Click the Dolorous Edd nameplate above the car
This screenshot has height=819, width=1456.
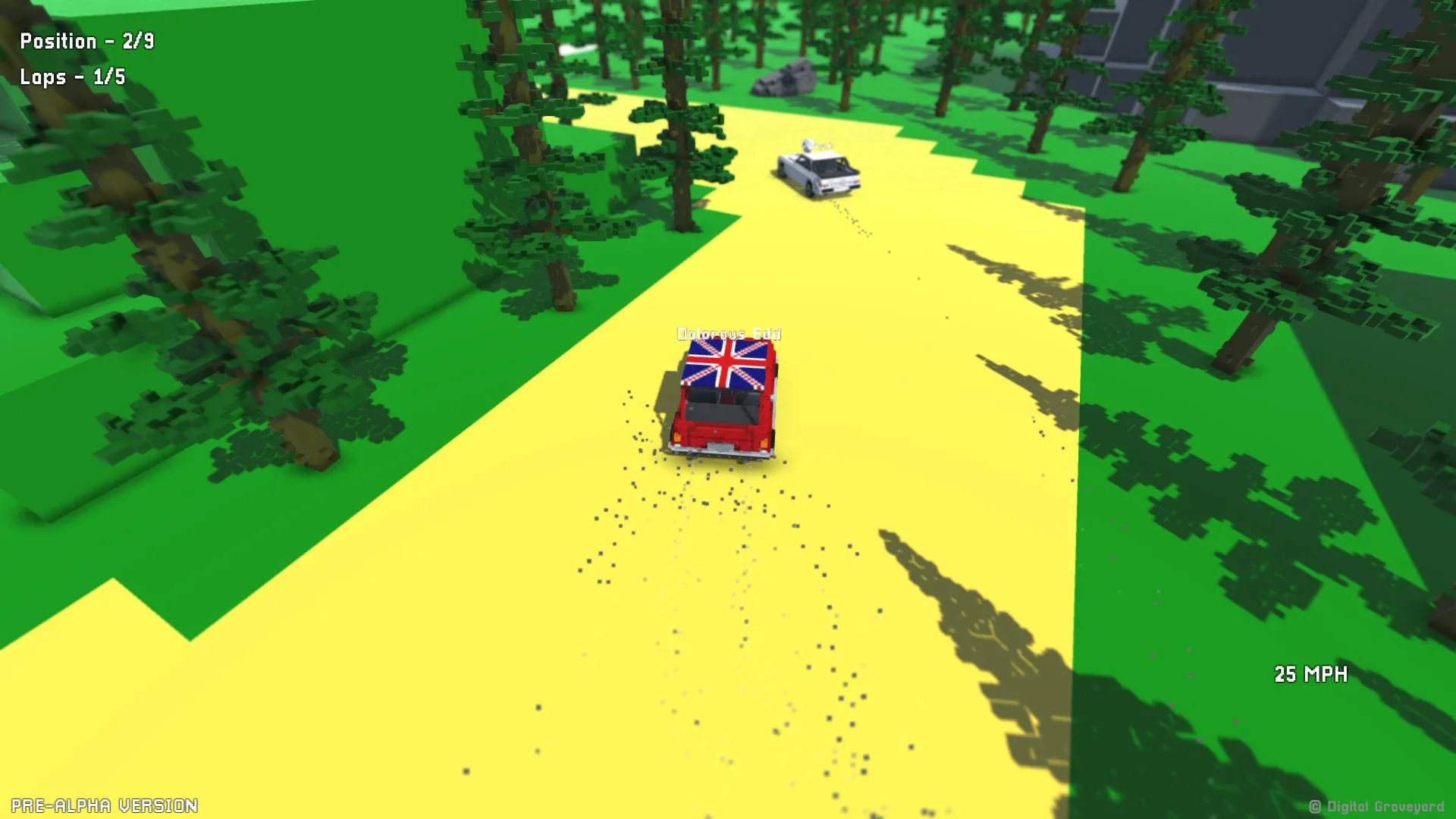730,333
